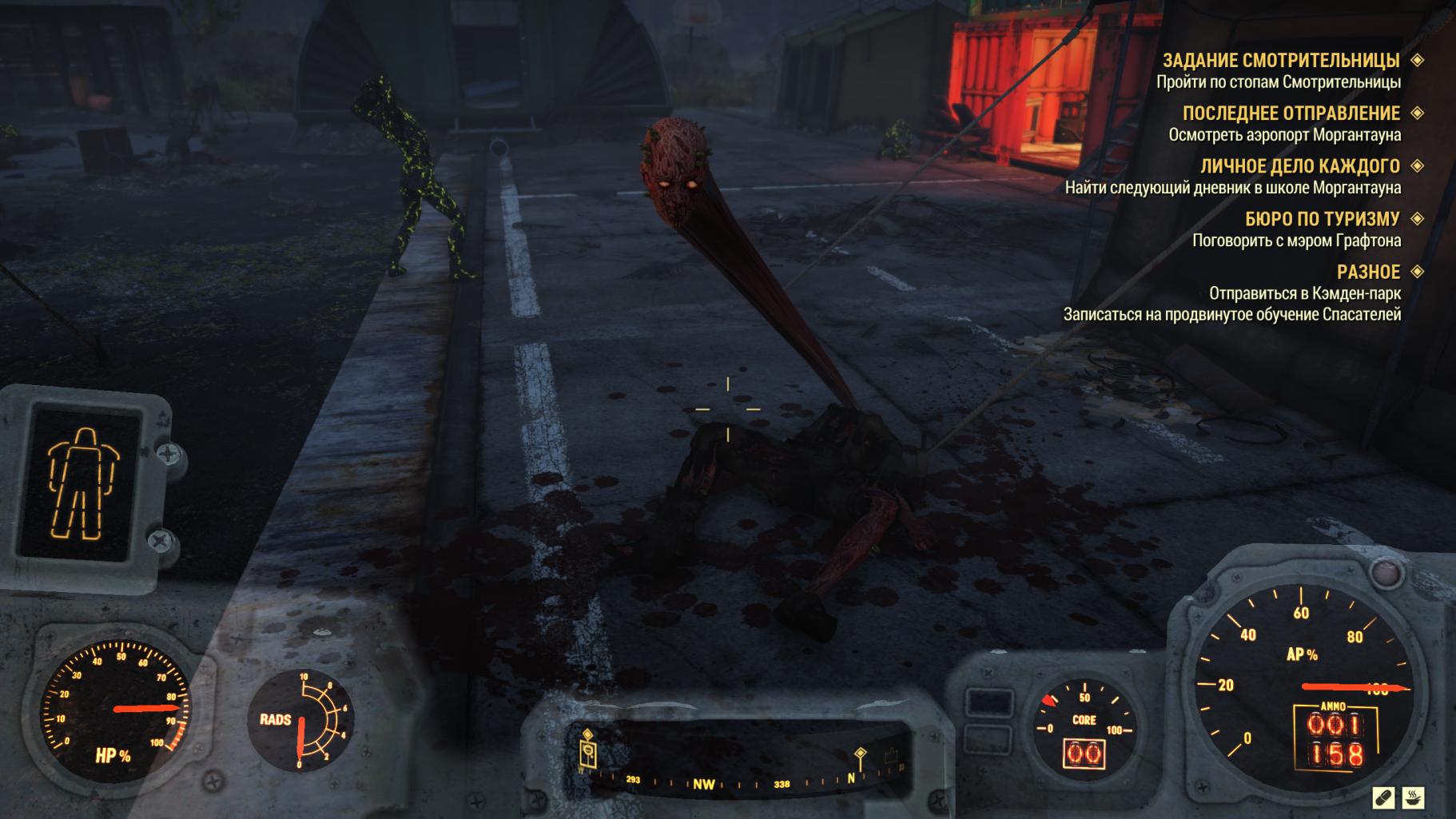This screenshot has width=1456, height=819.
Task: Click the pill status effect icon
Action: point(1383,797)
